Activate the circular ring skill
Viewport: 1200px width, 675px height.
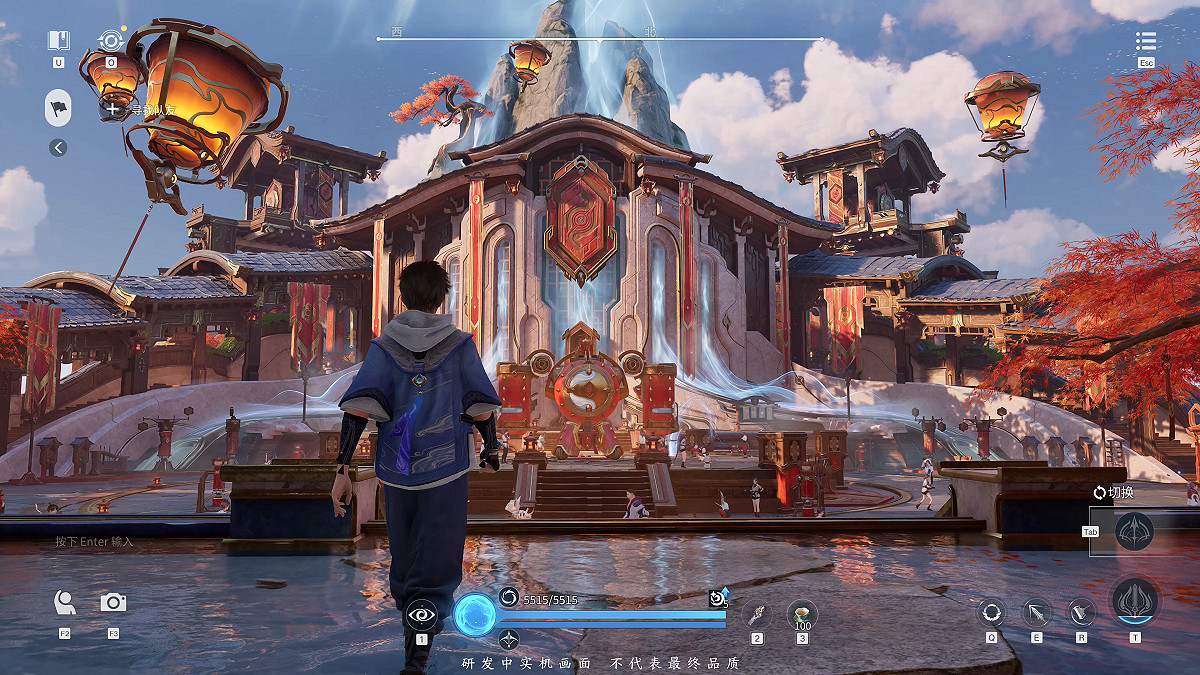click(x=992, y=612)
